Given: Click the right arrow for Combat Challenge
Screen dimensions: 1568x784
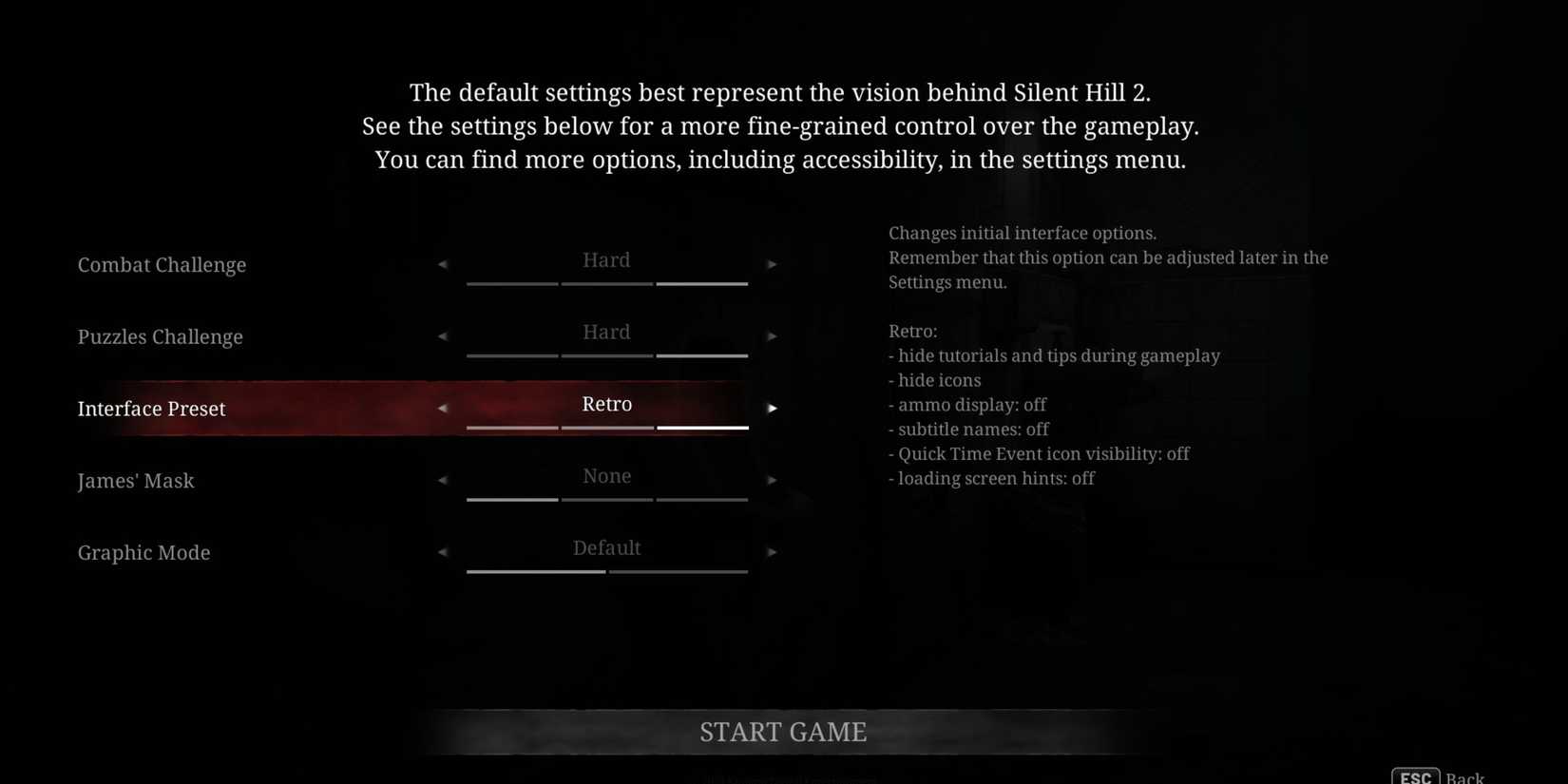Looking at the screenshot, I should coord(773,264).
